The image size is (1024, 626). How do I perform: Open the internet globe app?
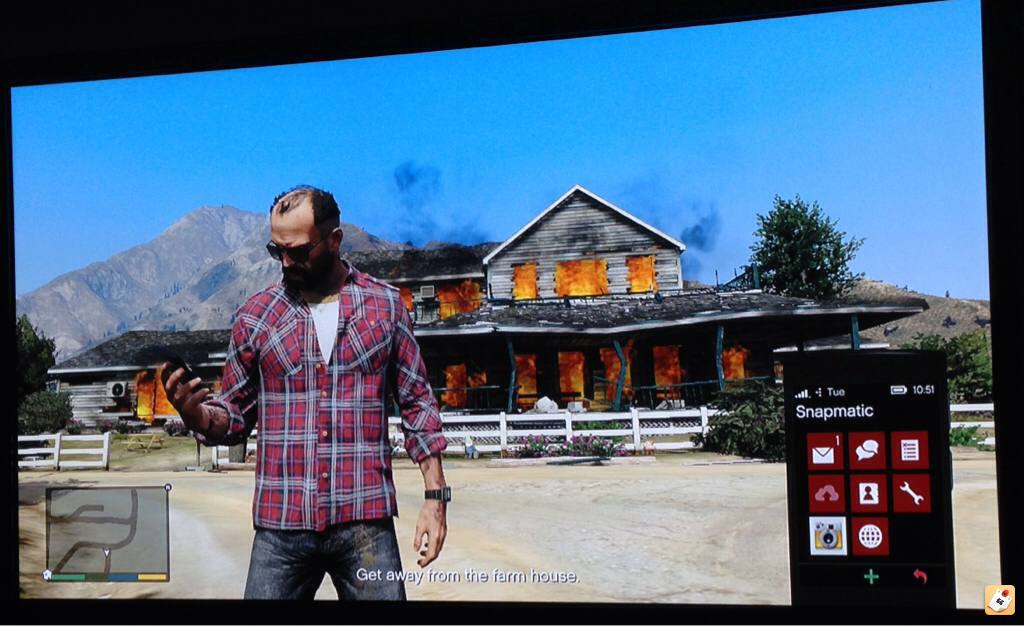tap(869, 537)
